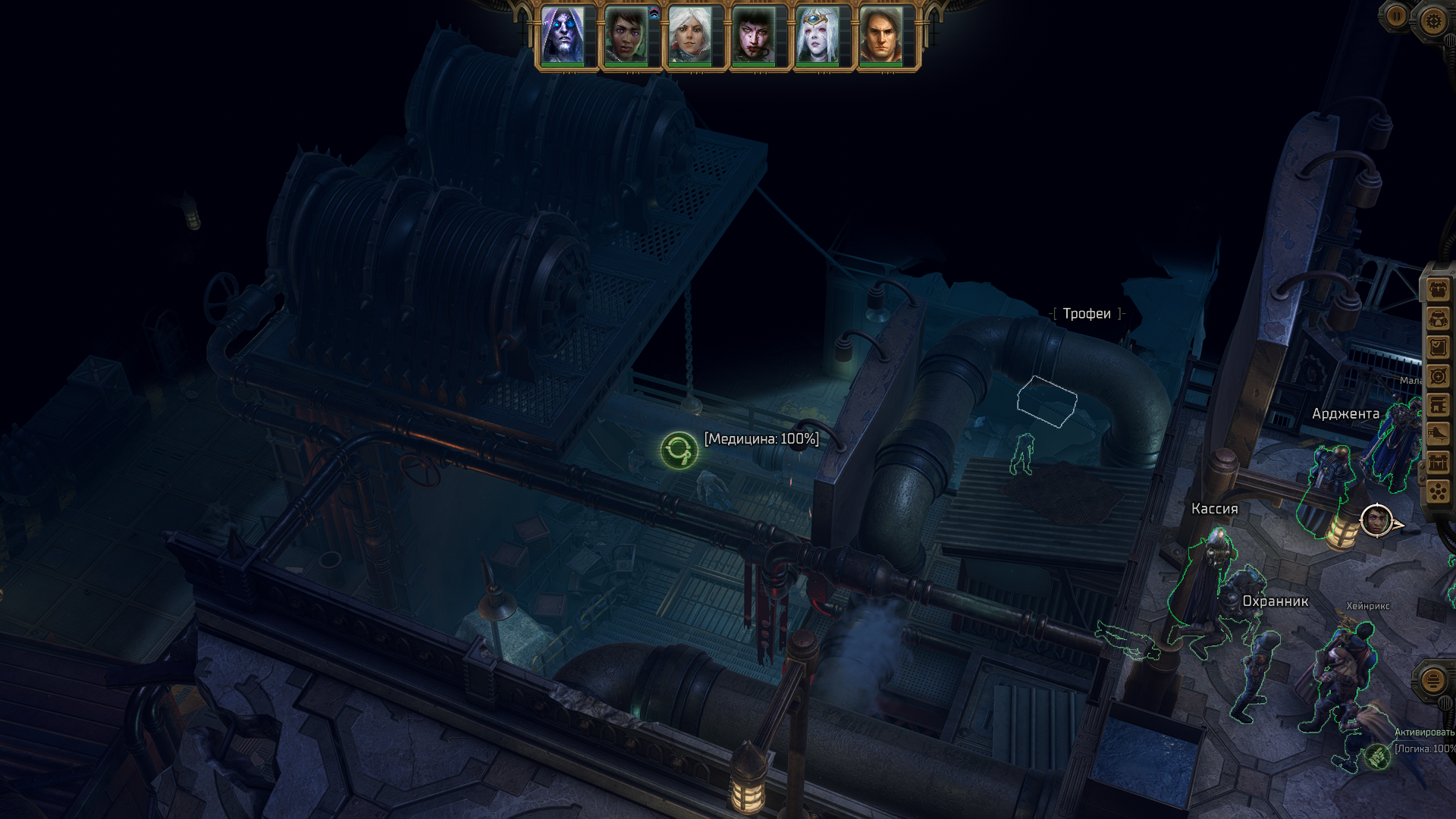The width and height of the screenshot is (1456, 819).
Task: Toggle the round log button with lines
Action: pyautogui.click(x=1432, y=680)
